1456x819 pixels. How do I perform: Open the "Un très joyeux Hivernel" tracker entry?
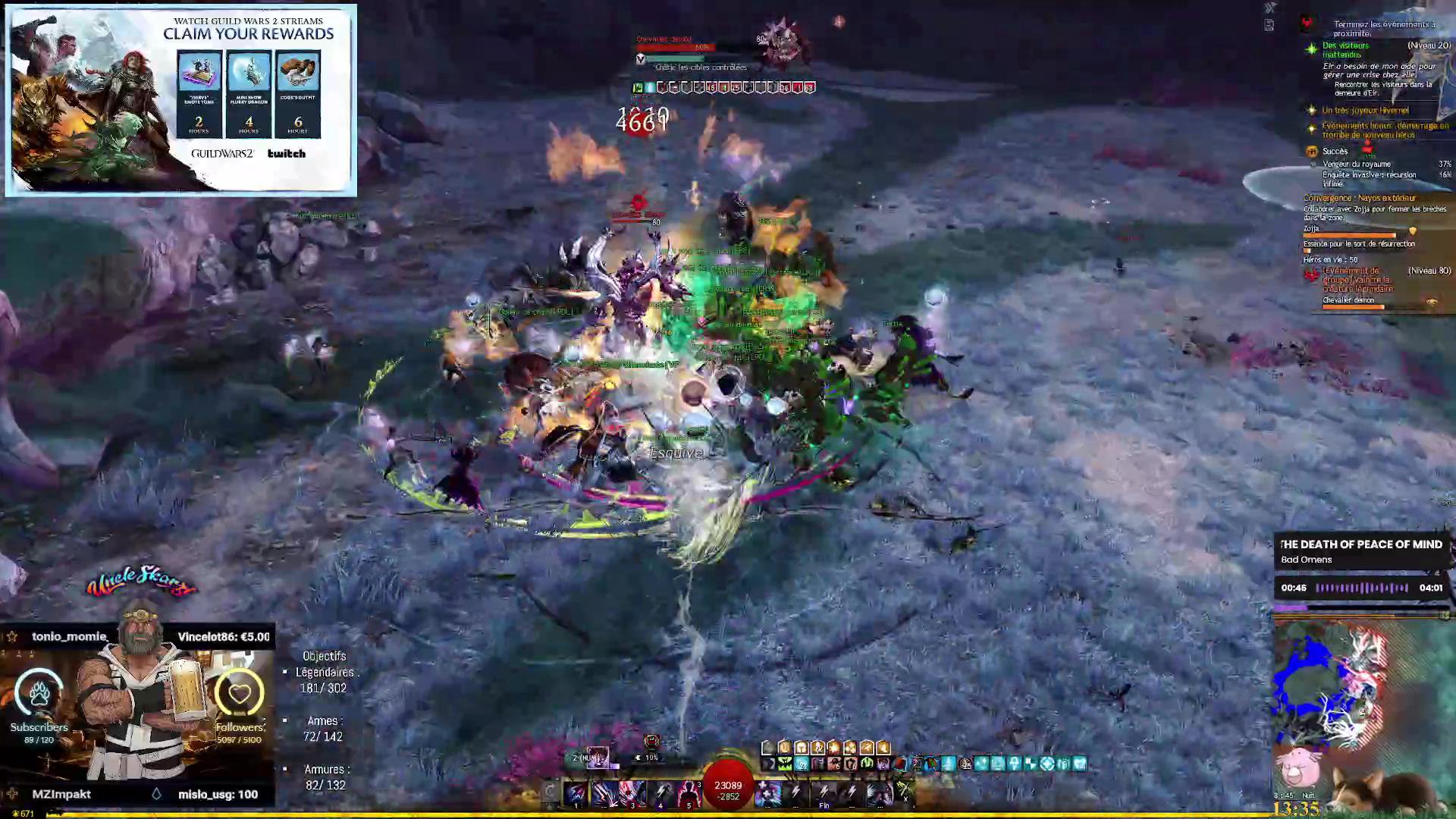[x=1365, y=111]
